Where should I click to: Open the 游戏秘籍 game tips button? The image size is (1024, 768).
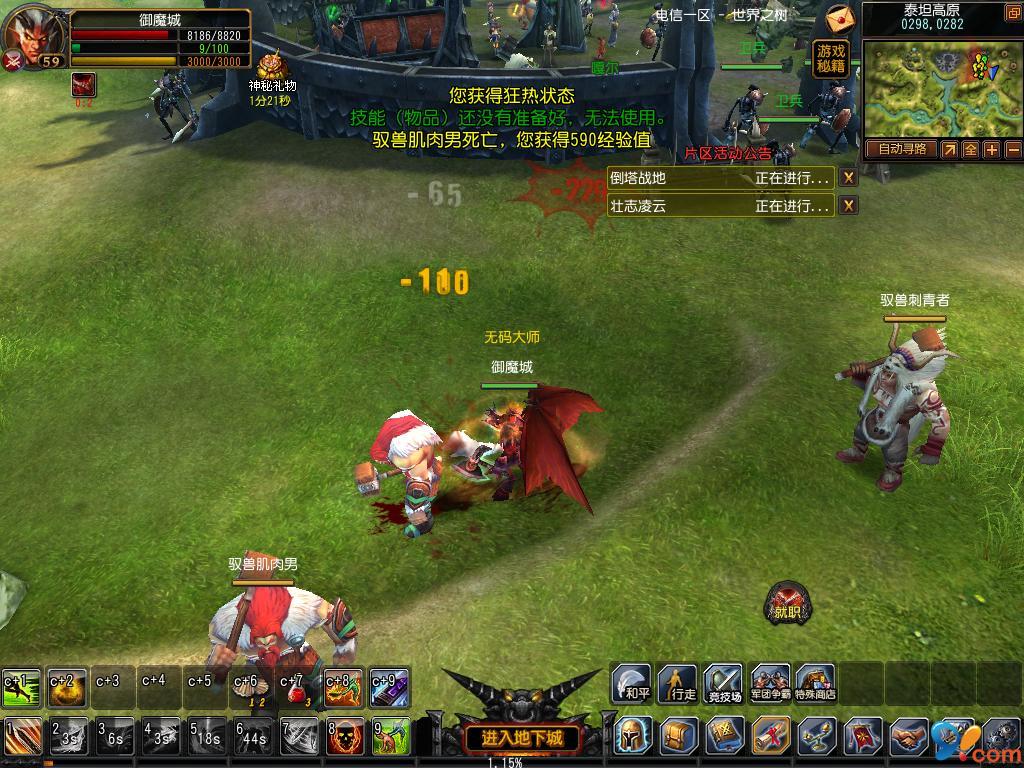pyautogui.click(x=831, y=59)
